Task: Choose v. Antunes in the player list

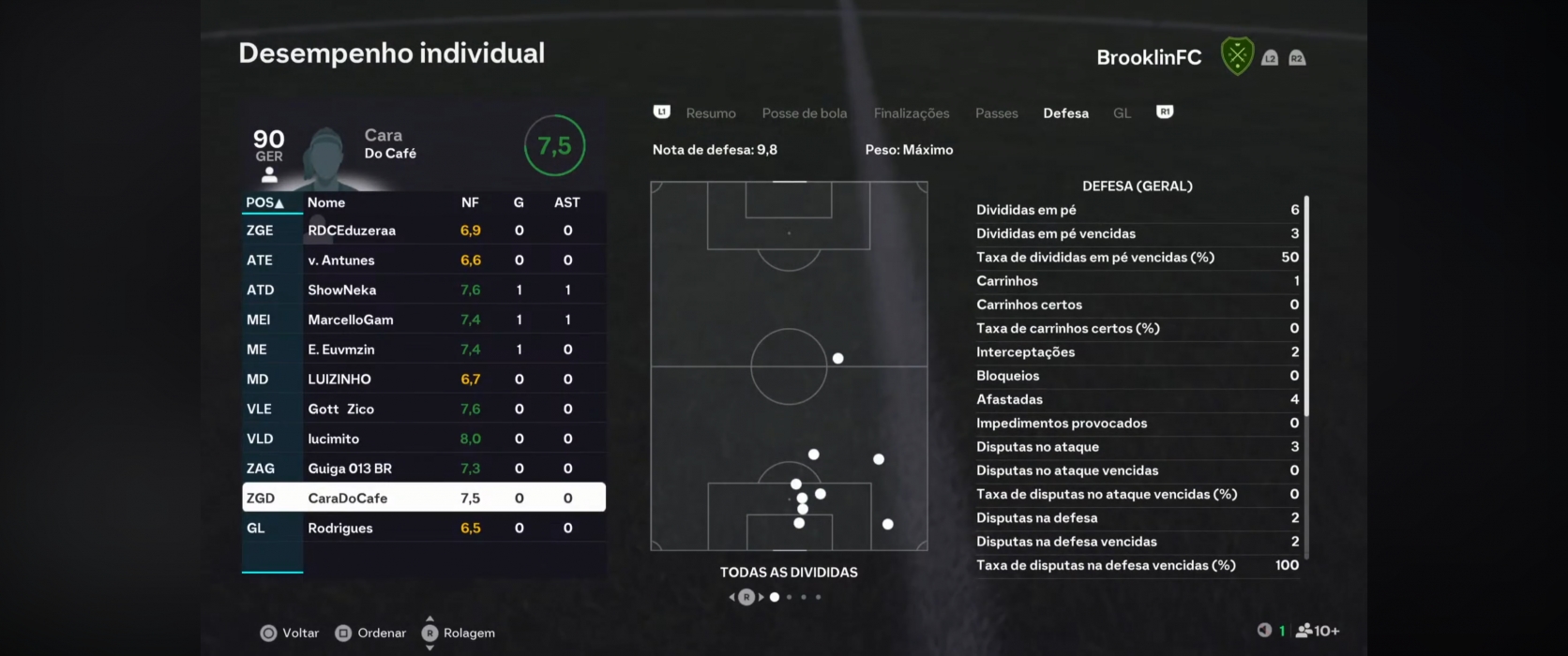Action: pyautogui.click(x=423, y=261)
